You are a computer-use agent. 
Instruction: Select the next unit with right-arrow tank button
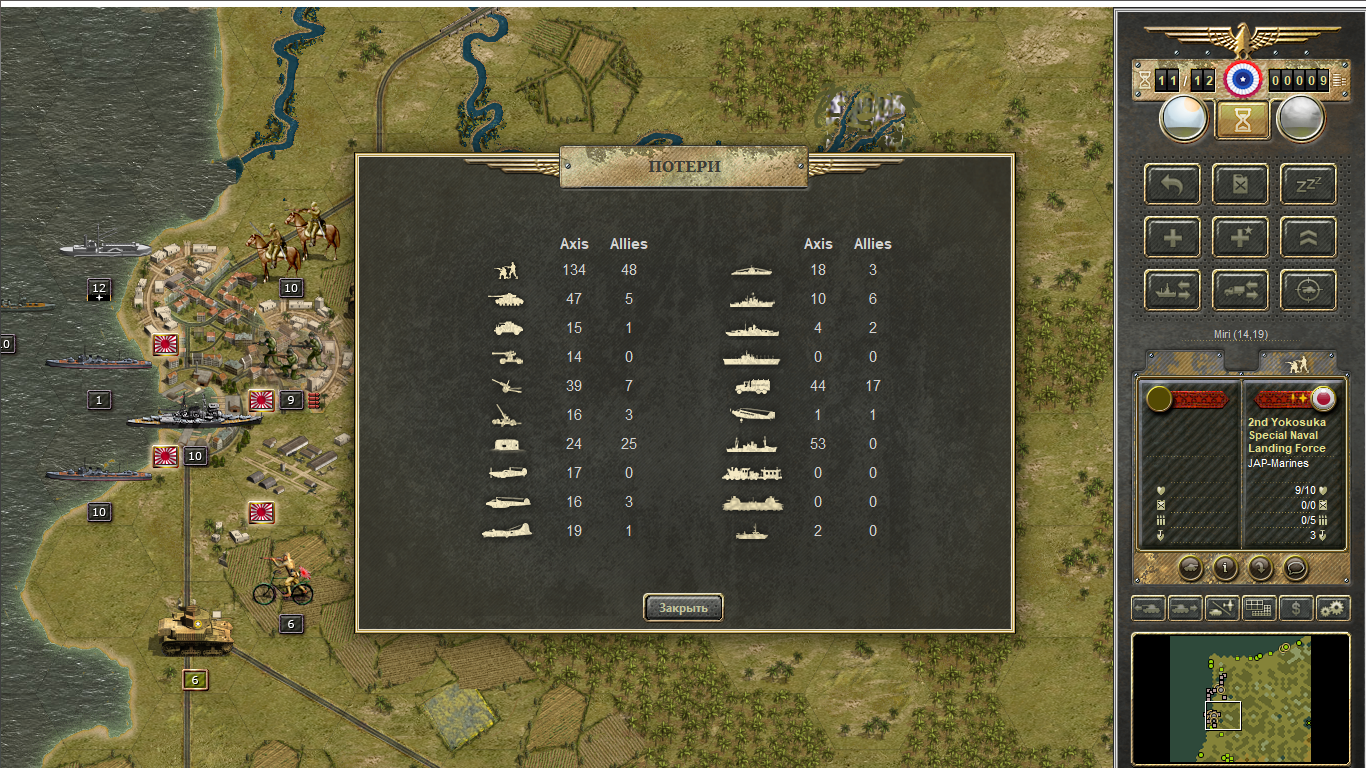click(x=1185, y=607)
